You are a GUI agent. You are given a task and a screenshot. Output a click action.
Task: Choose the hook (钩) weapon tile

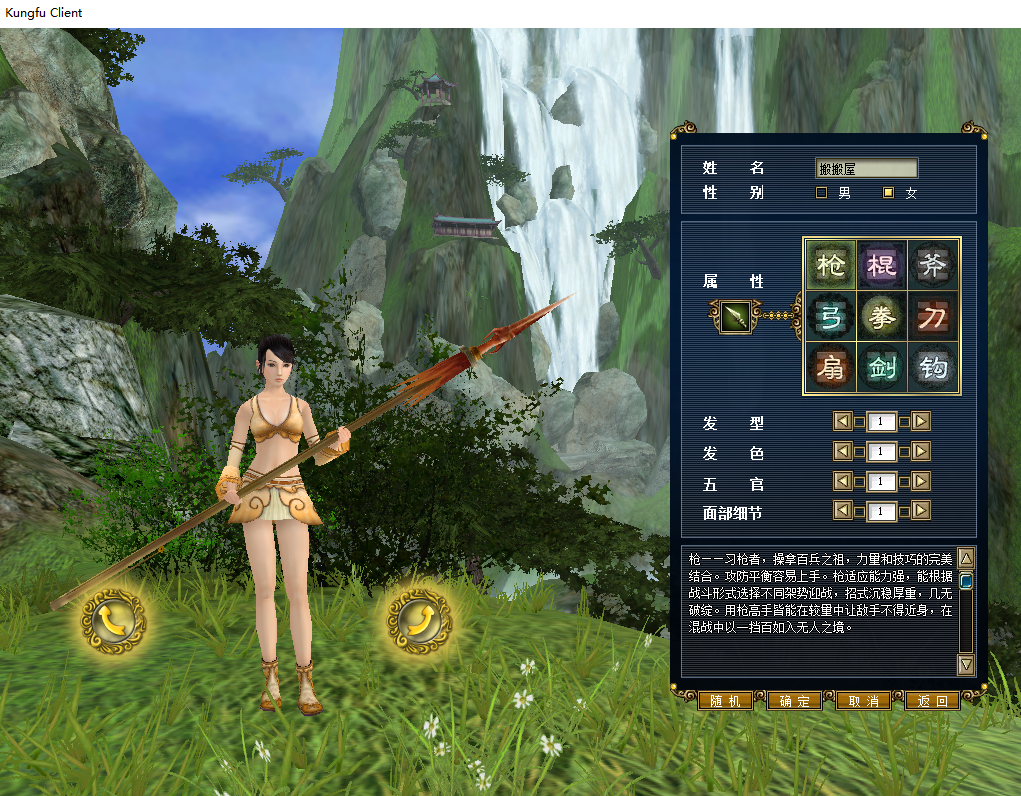pyautogui.click(x=933, y=369)
